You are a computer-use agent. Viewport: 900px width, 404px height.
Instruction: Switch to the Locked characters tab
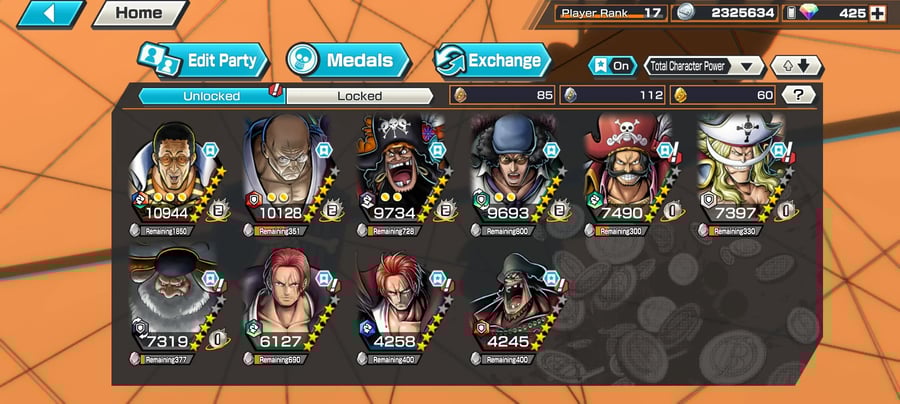coord(359,96)
